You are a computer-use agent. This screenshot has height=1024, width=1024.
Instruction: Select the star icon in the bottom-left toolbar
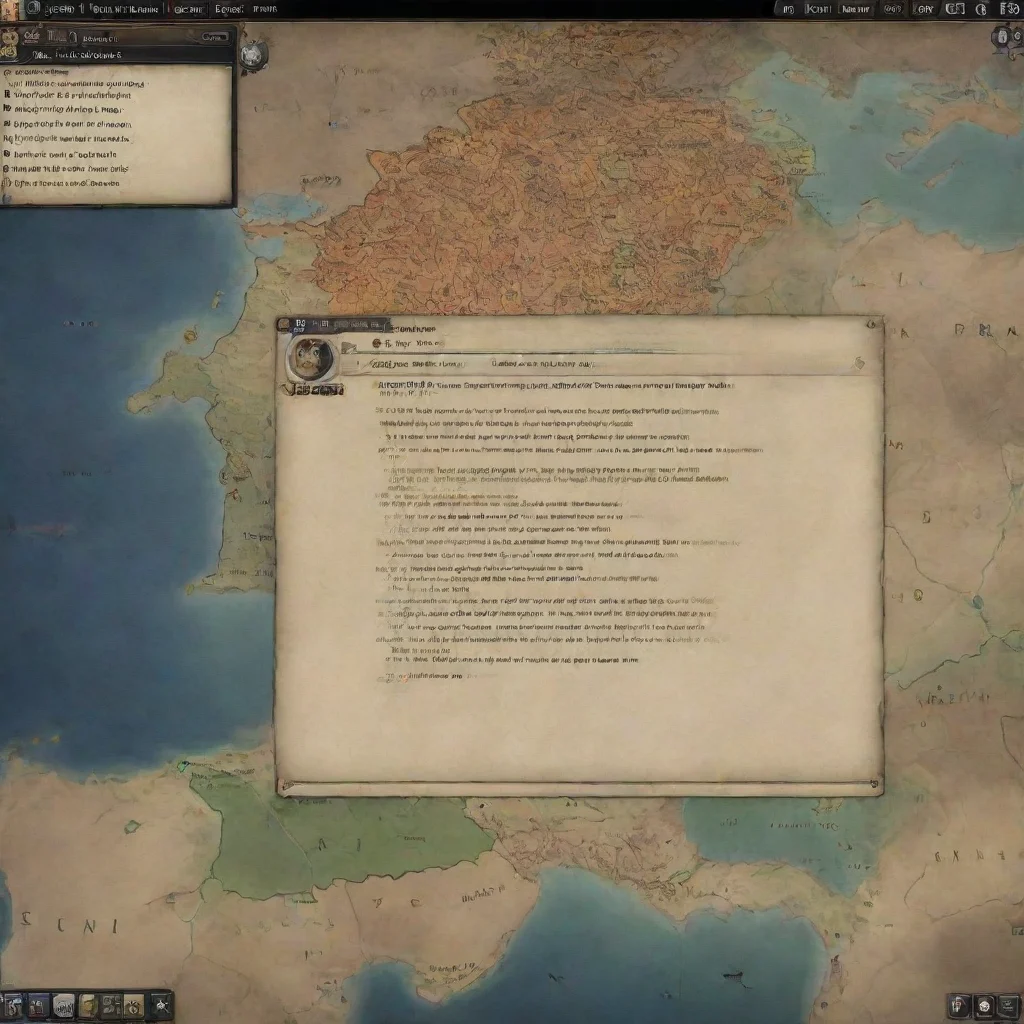[x=160, y=1004]
